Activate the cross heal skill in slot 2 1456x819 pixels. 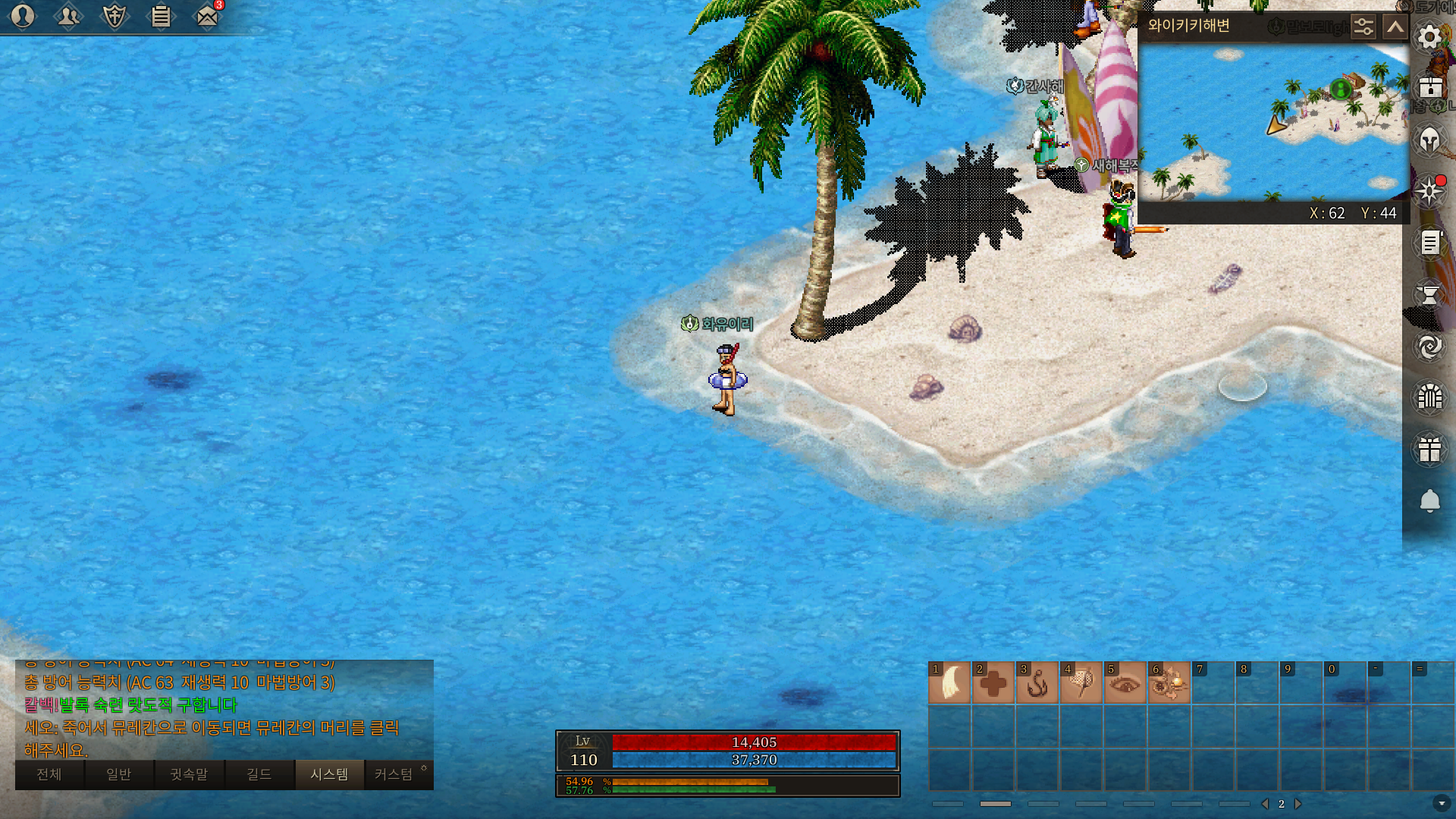[993, 682]
